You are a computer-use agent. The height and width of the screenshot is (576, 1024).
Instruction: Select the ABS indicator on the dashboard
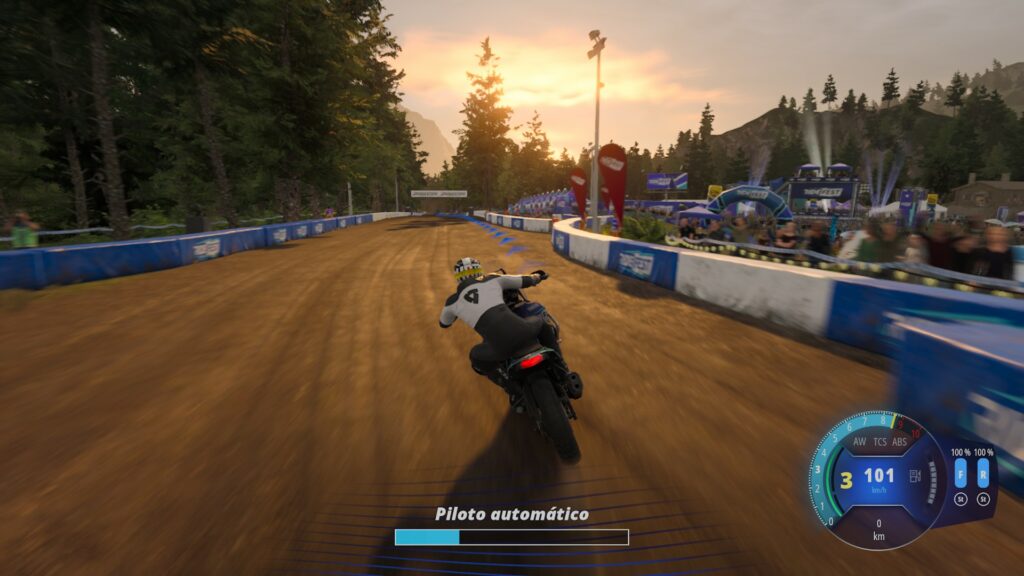point(899,442)
